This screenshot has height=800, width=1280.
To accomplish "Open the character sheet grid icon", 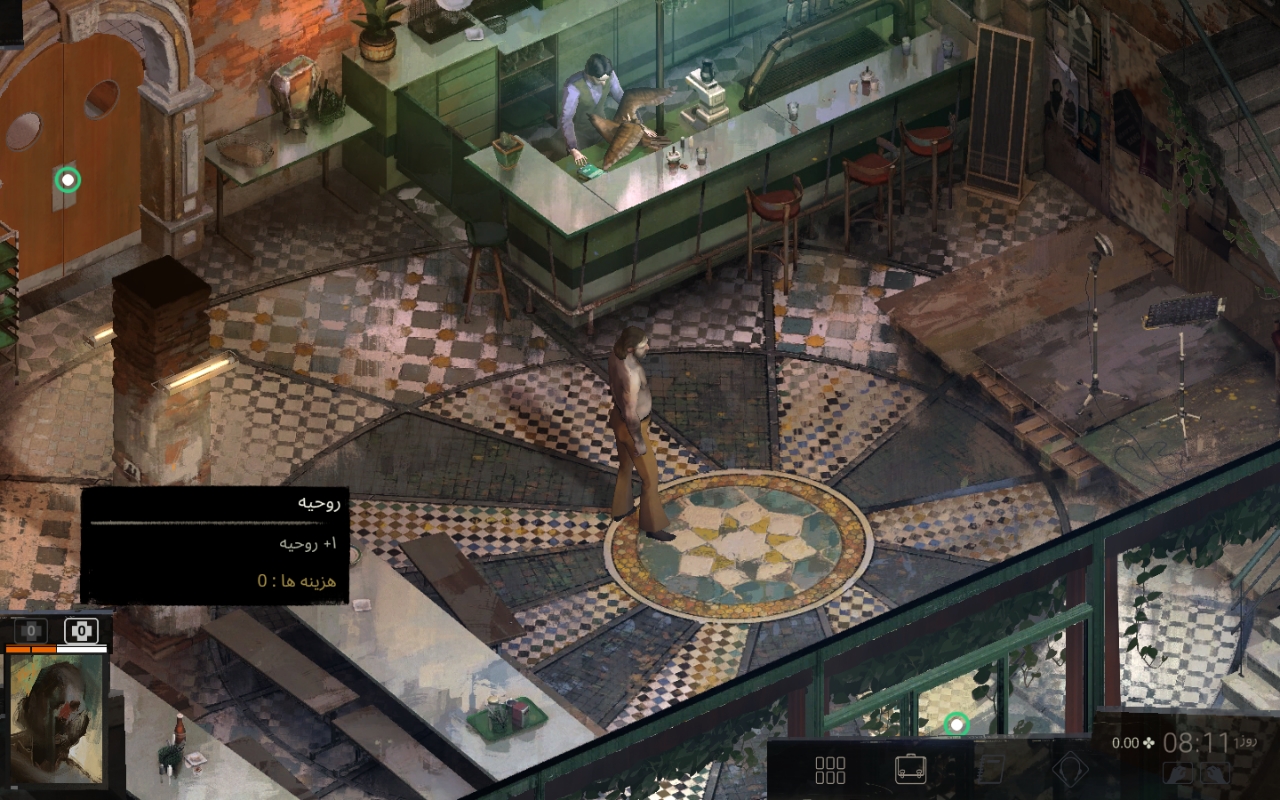I will (x=830, y=769).
